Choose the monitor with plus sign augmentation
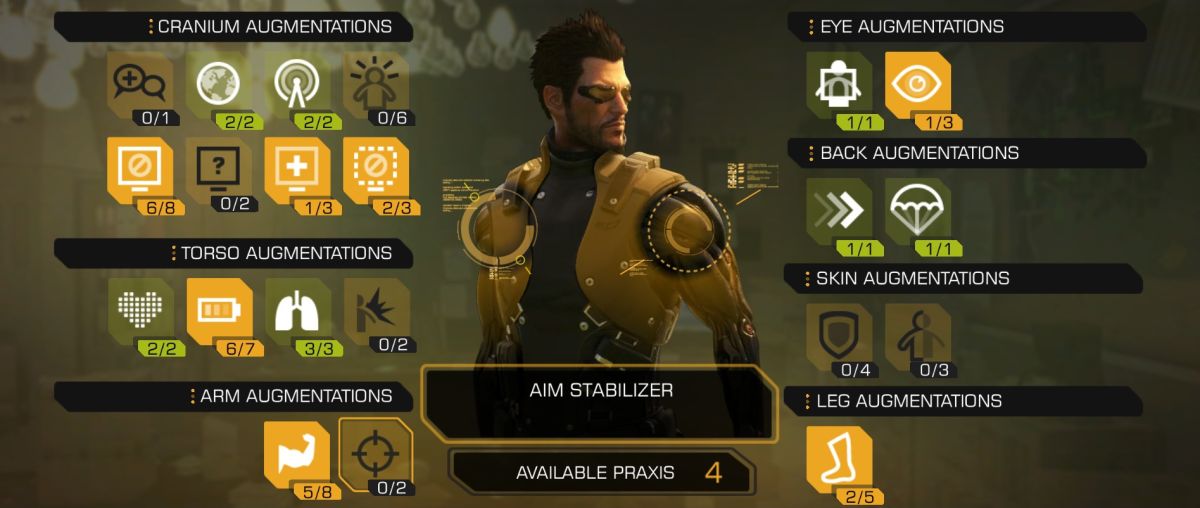The height and width of the screenshot is (508, 1200). click(x=297, y=169)
